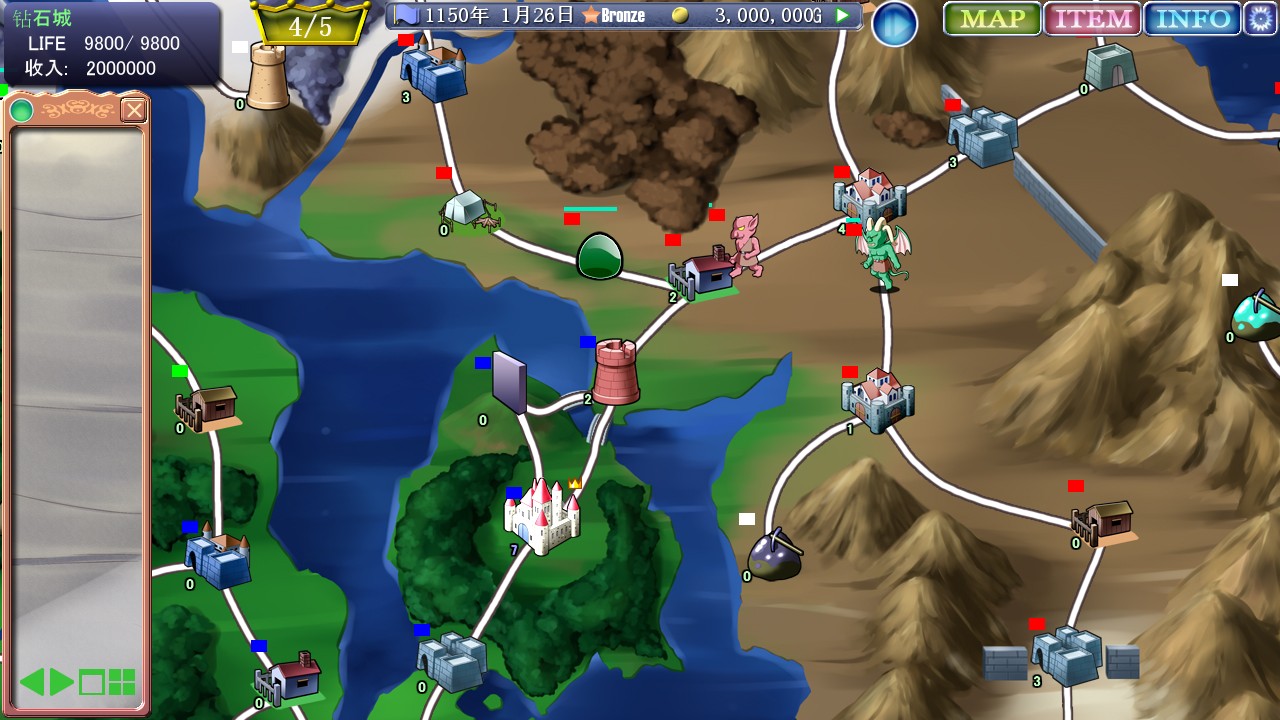Close the side panel with the X
Screen dimensions: 1280x720
[x=133, y=110]
